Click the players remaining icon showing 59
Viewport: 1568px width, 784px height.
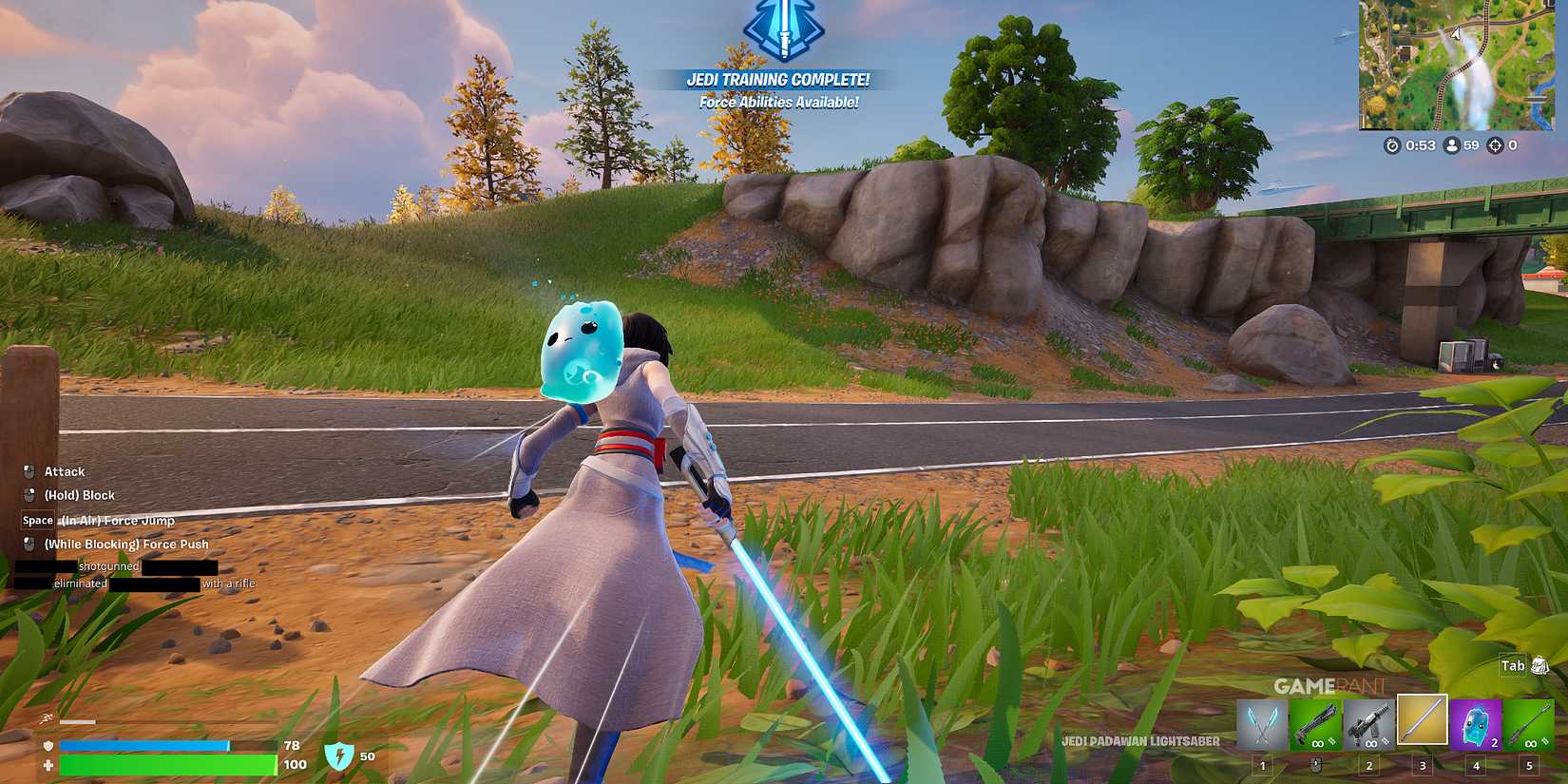(x=1452, y=145)
